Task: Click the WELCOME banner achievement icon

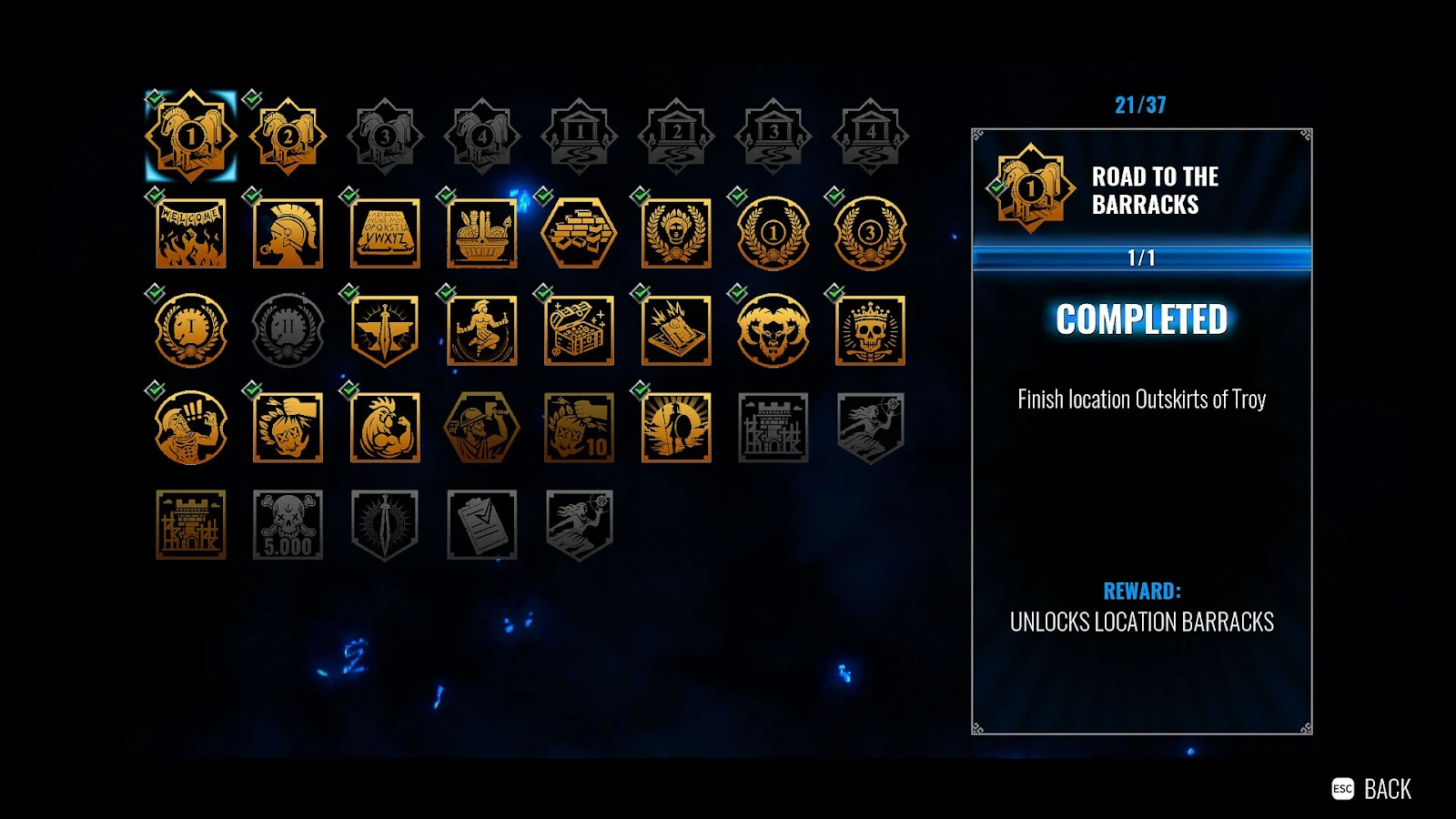Action: (191, 234)
